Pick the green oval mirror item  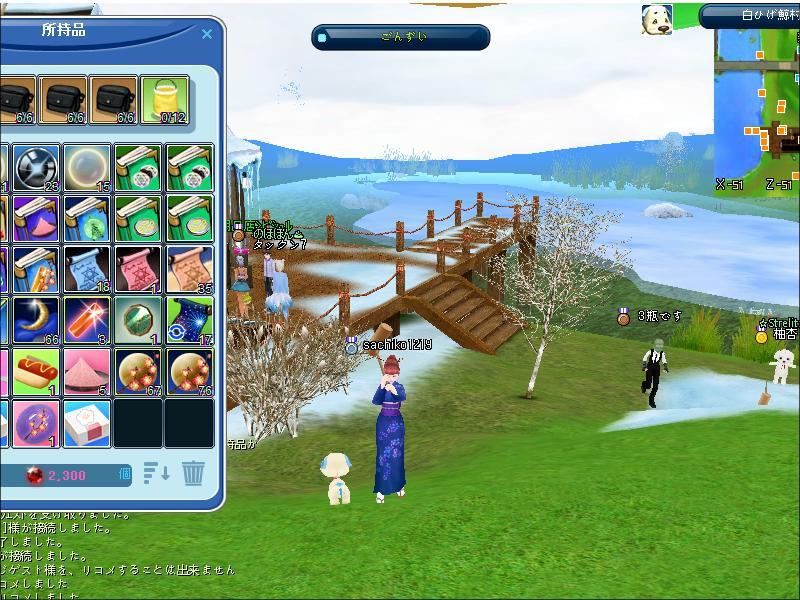pos(138,320)
